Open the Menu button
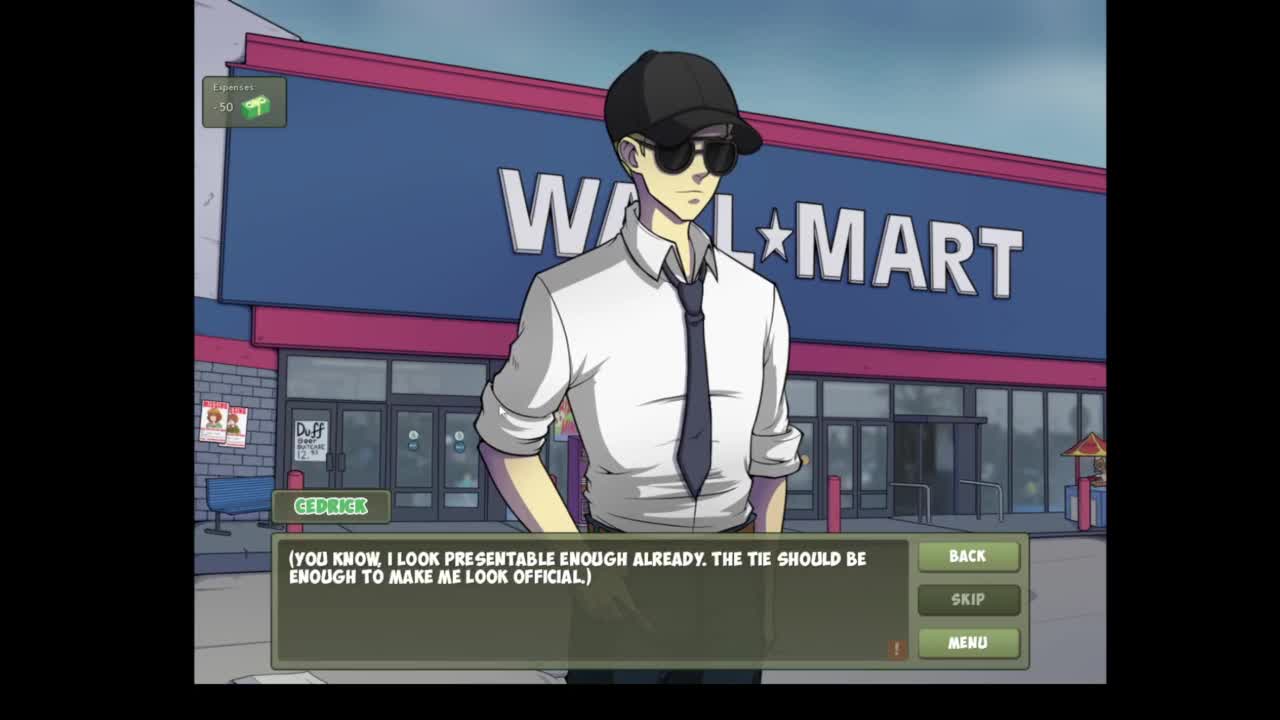Screen dimensions: 1280x720 (968, 642)
